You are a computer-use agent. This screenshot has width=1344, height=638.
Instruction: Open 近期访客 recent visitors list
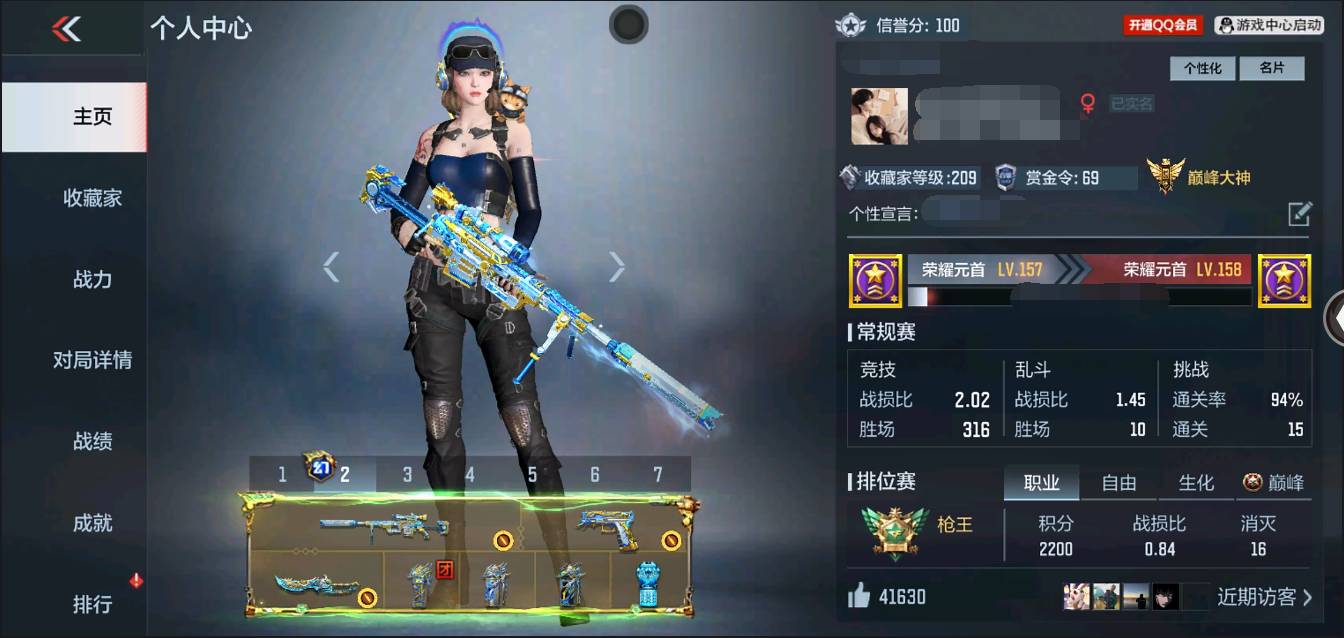click(1264, 597)
